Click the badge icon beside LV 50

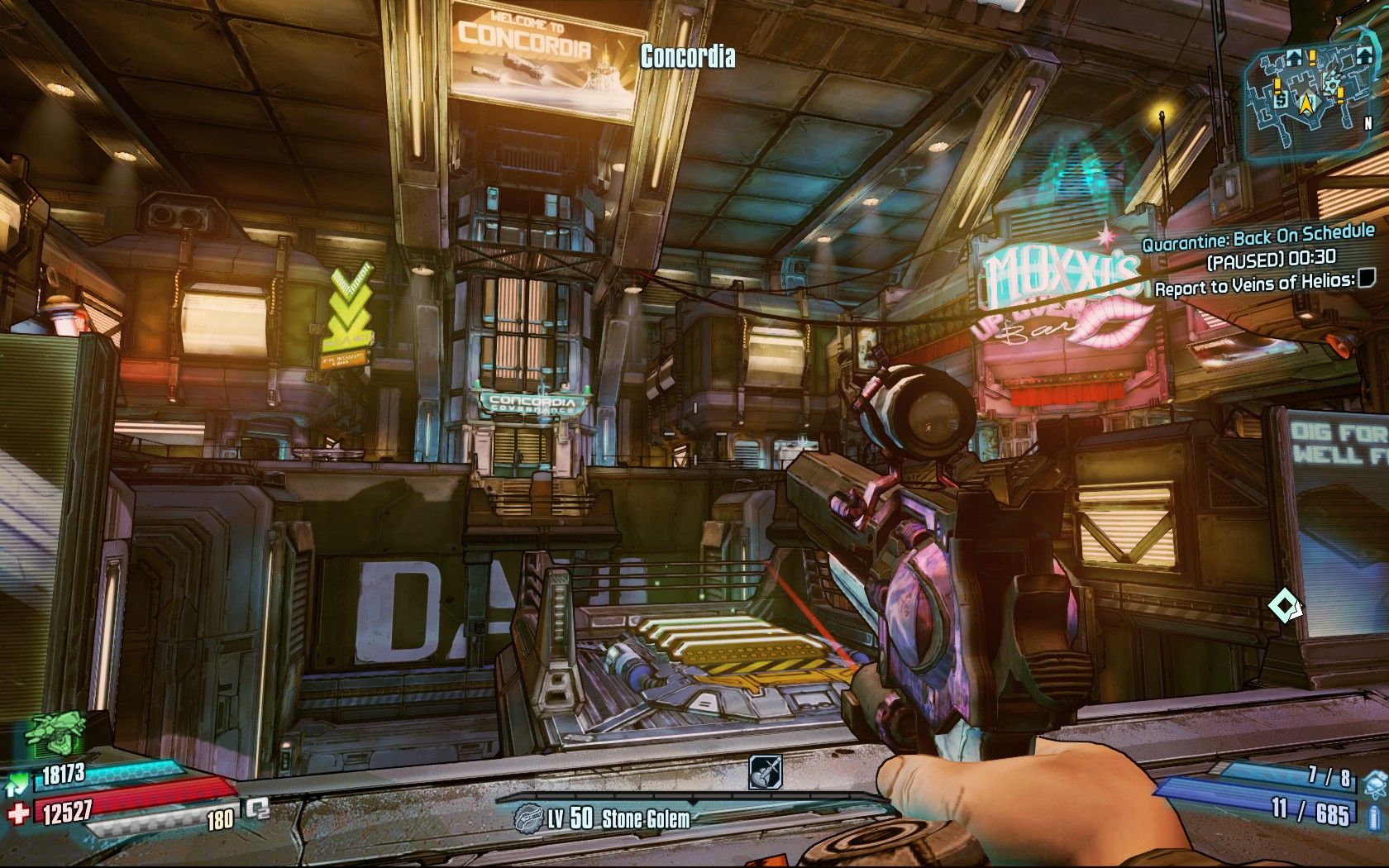pos(528,819)
